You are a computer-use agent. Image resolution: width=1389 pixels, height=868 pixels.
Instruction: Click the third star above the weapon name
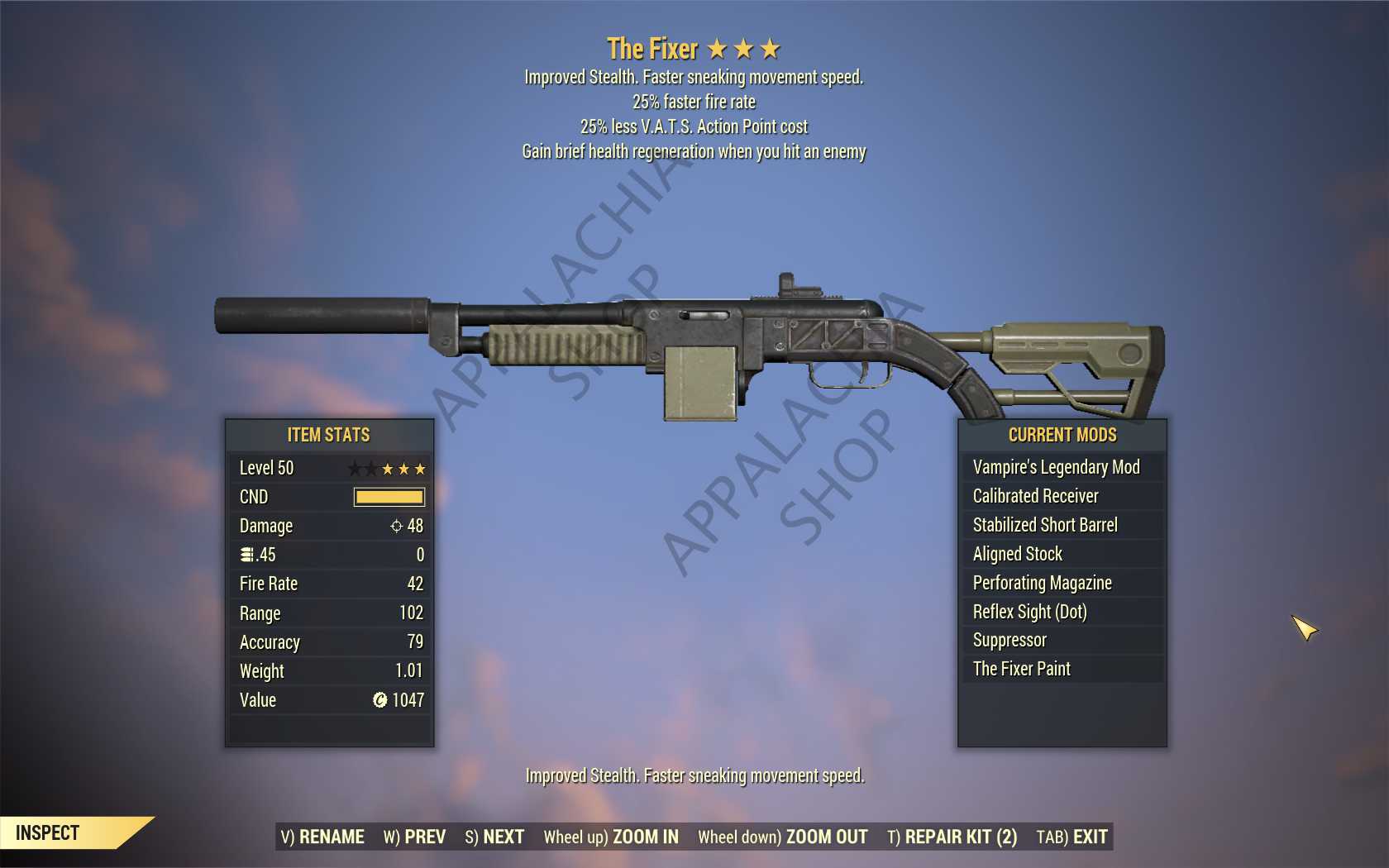[771, 49]
